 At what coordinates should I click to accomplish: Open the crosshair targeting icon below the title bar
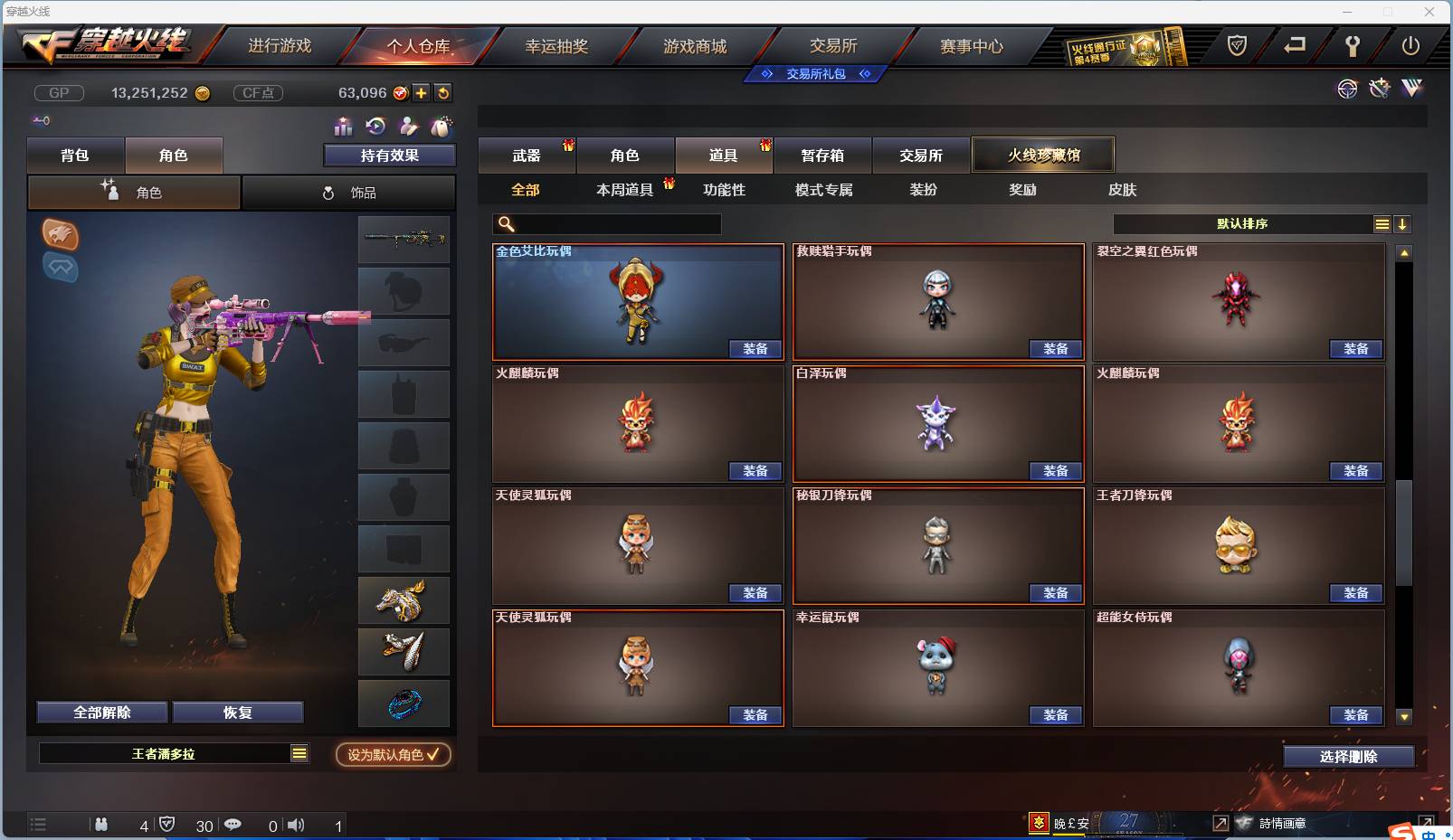(1347, 89)
